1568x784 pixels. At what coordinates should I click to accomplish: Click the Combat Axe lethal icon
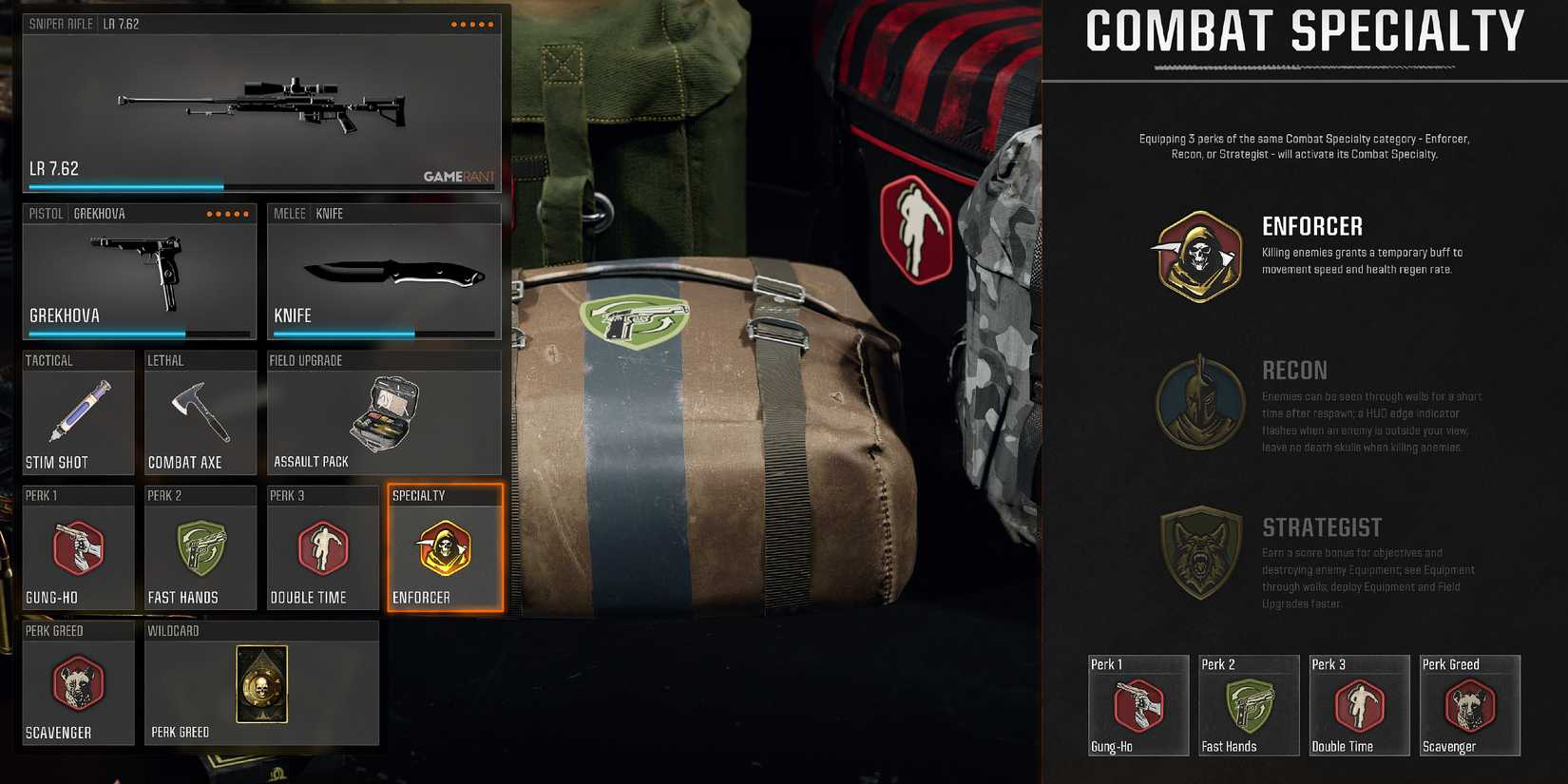pyautogui.click(x=201, y=413)
